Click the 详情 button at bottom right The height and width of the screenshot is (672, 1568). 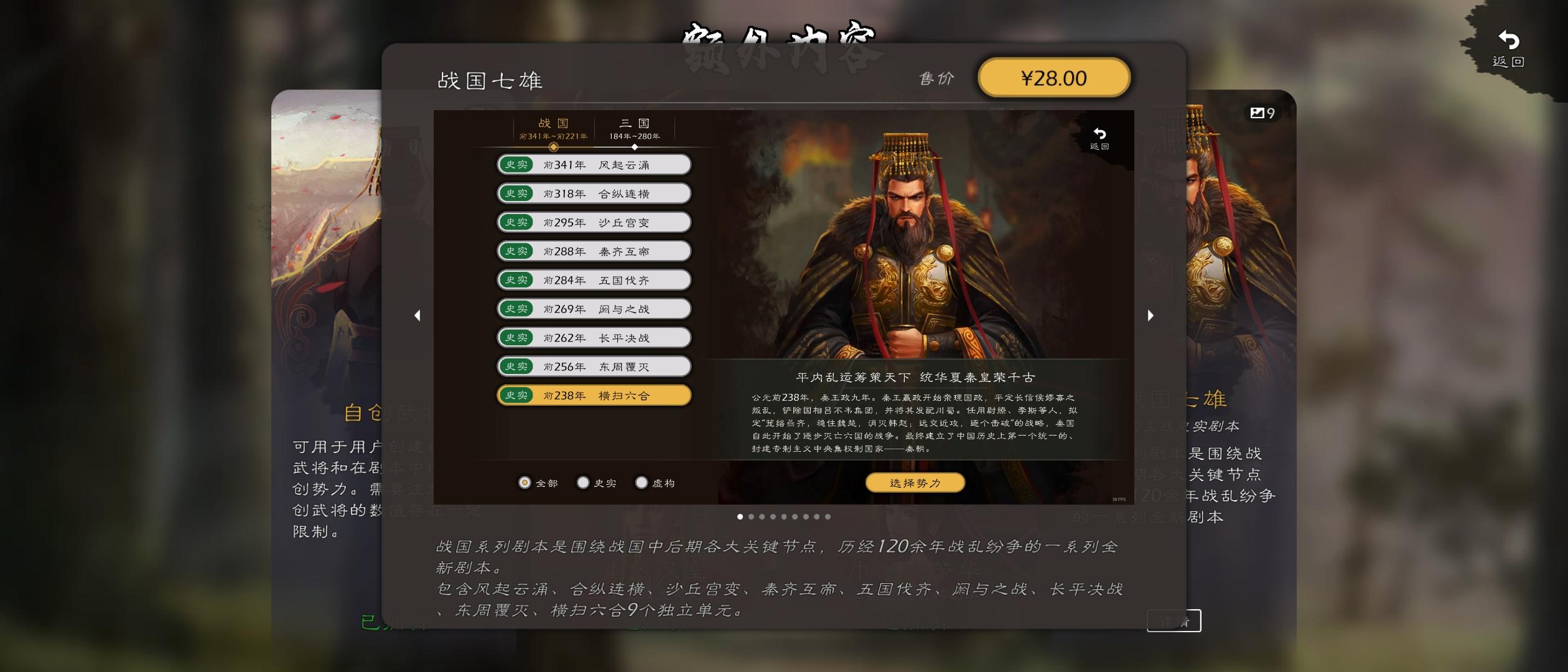[x=1174, y=622]
